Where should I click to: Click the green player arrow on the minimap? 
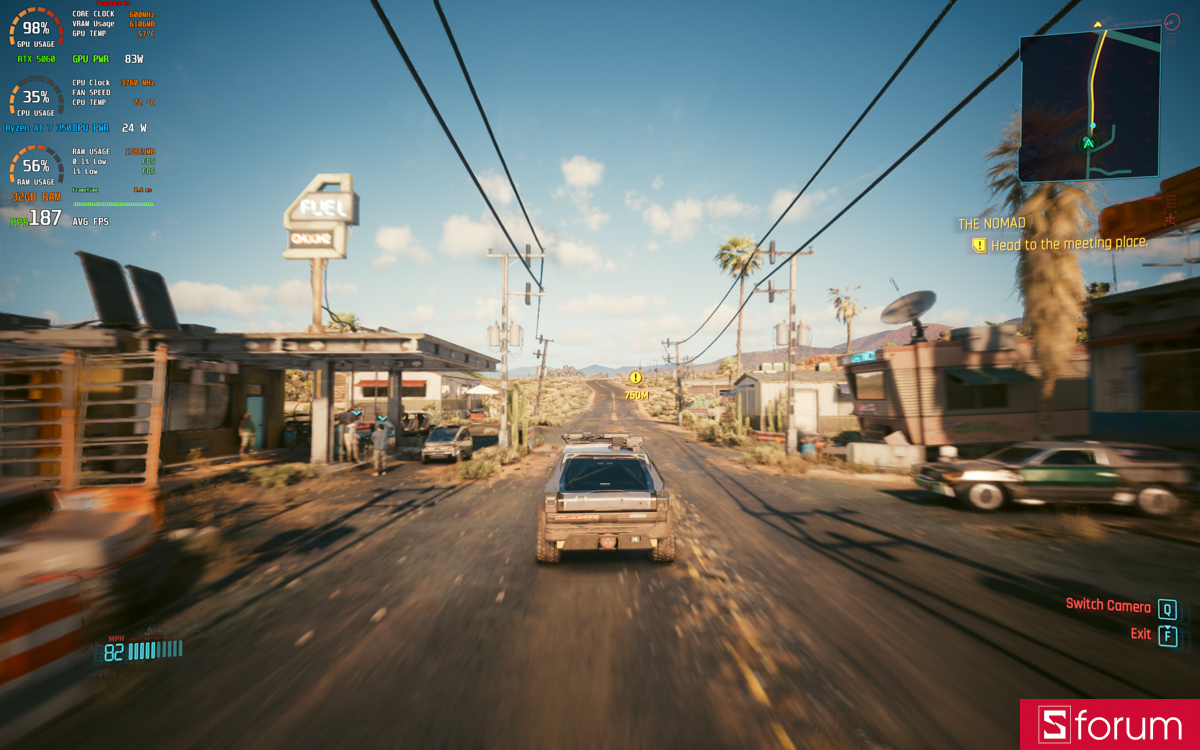[x=1088, y=143]
